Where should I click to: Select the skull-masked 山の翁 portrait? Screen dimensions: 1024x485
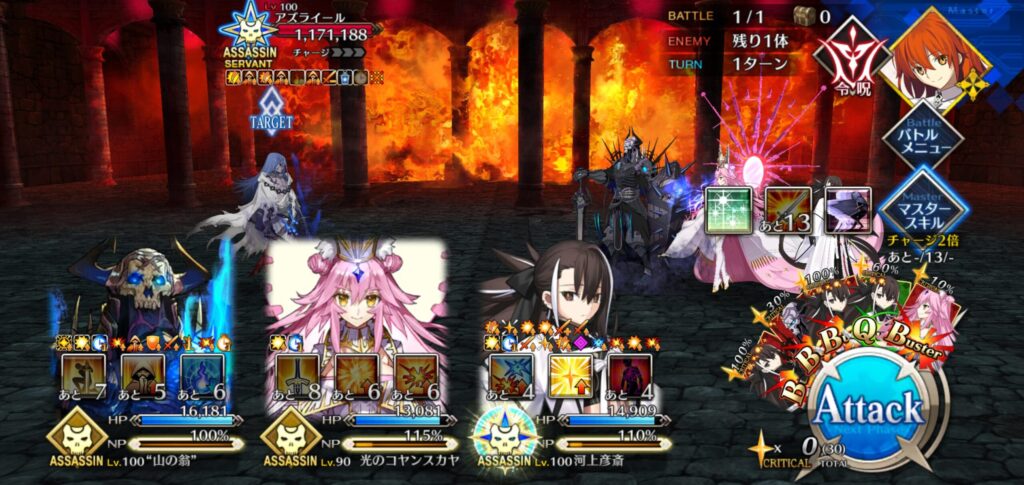click(140, 290)
